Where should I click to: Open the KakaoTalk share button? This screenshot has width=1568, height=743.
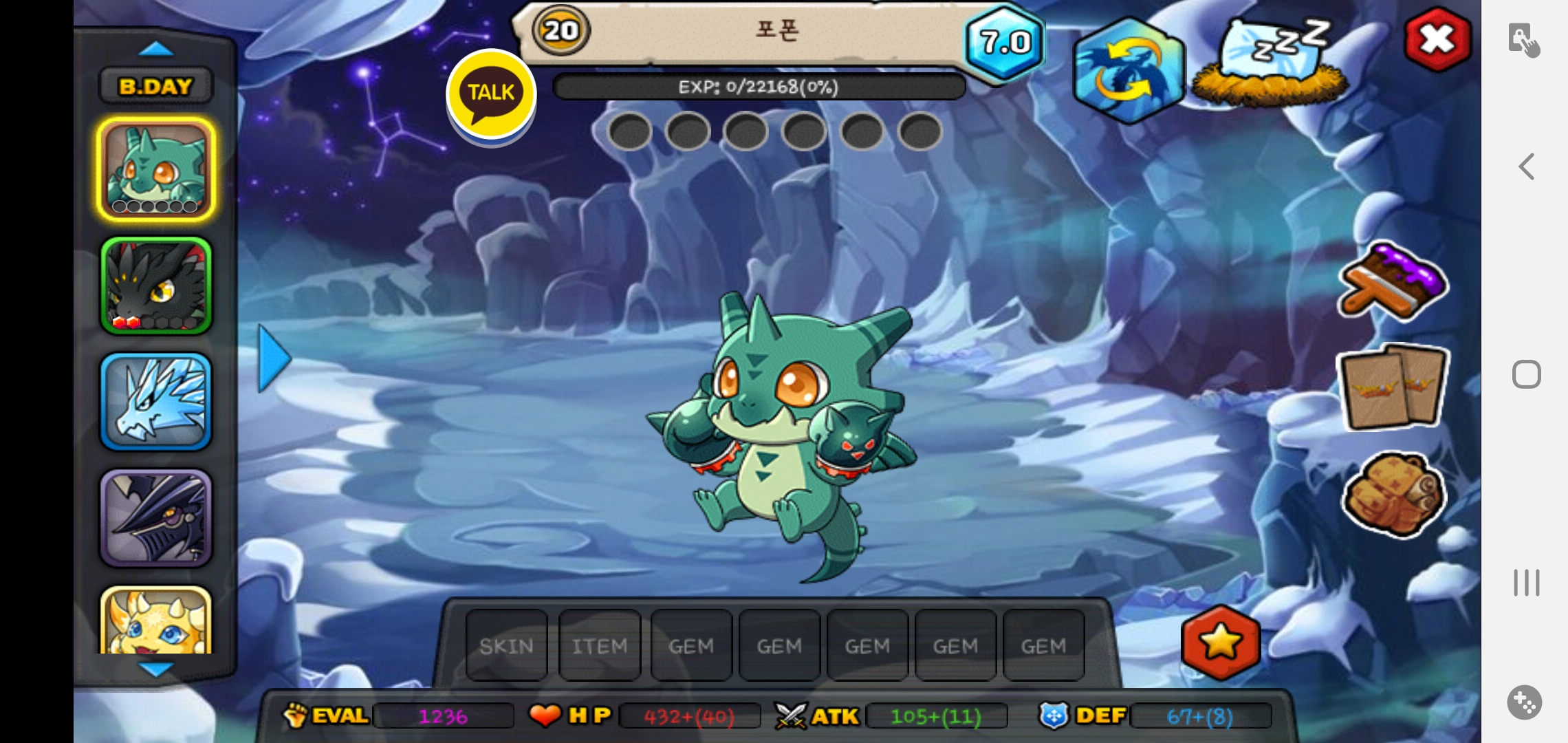491,93
